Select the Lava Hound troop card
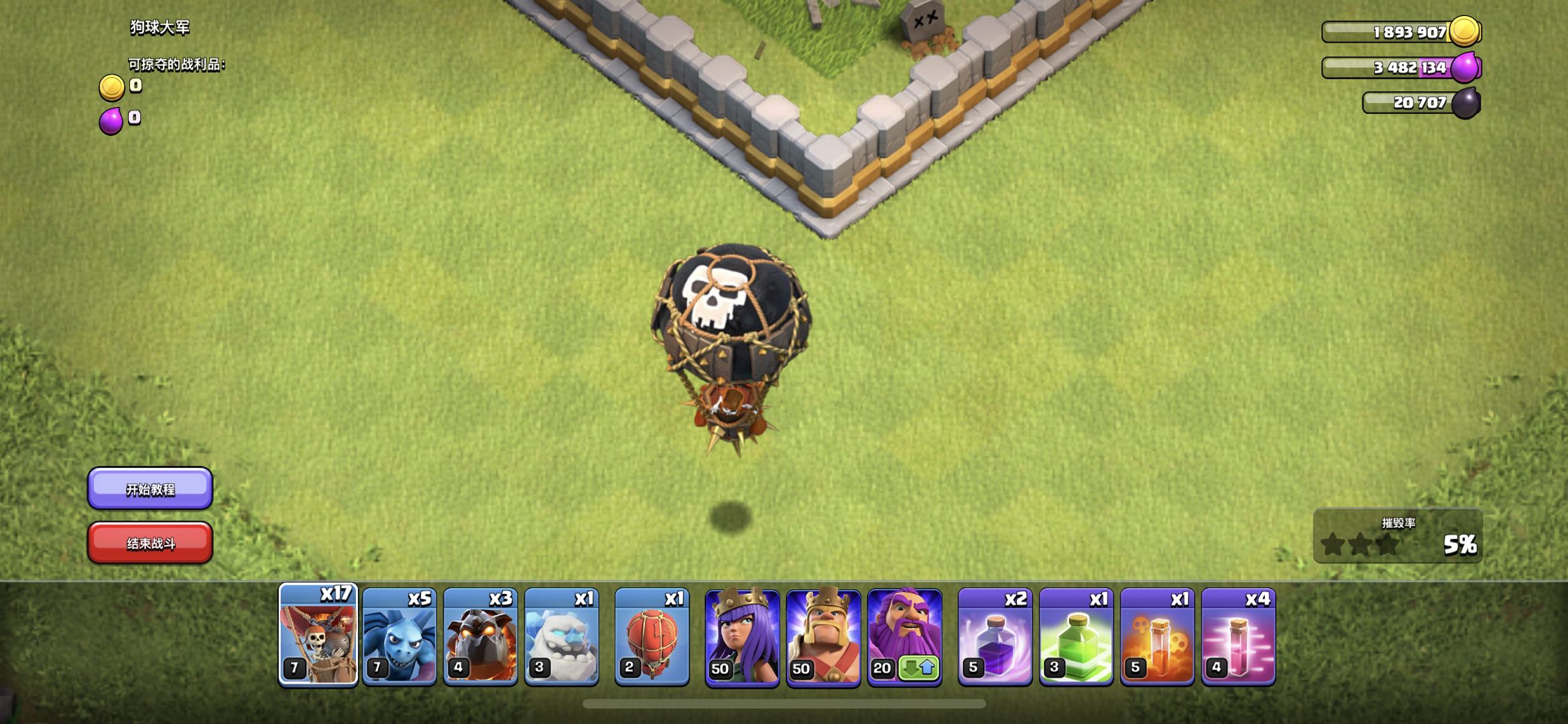This screenshot has width=1568, height=724. coord(481,637)
